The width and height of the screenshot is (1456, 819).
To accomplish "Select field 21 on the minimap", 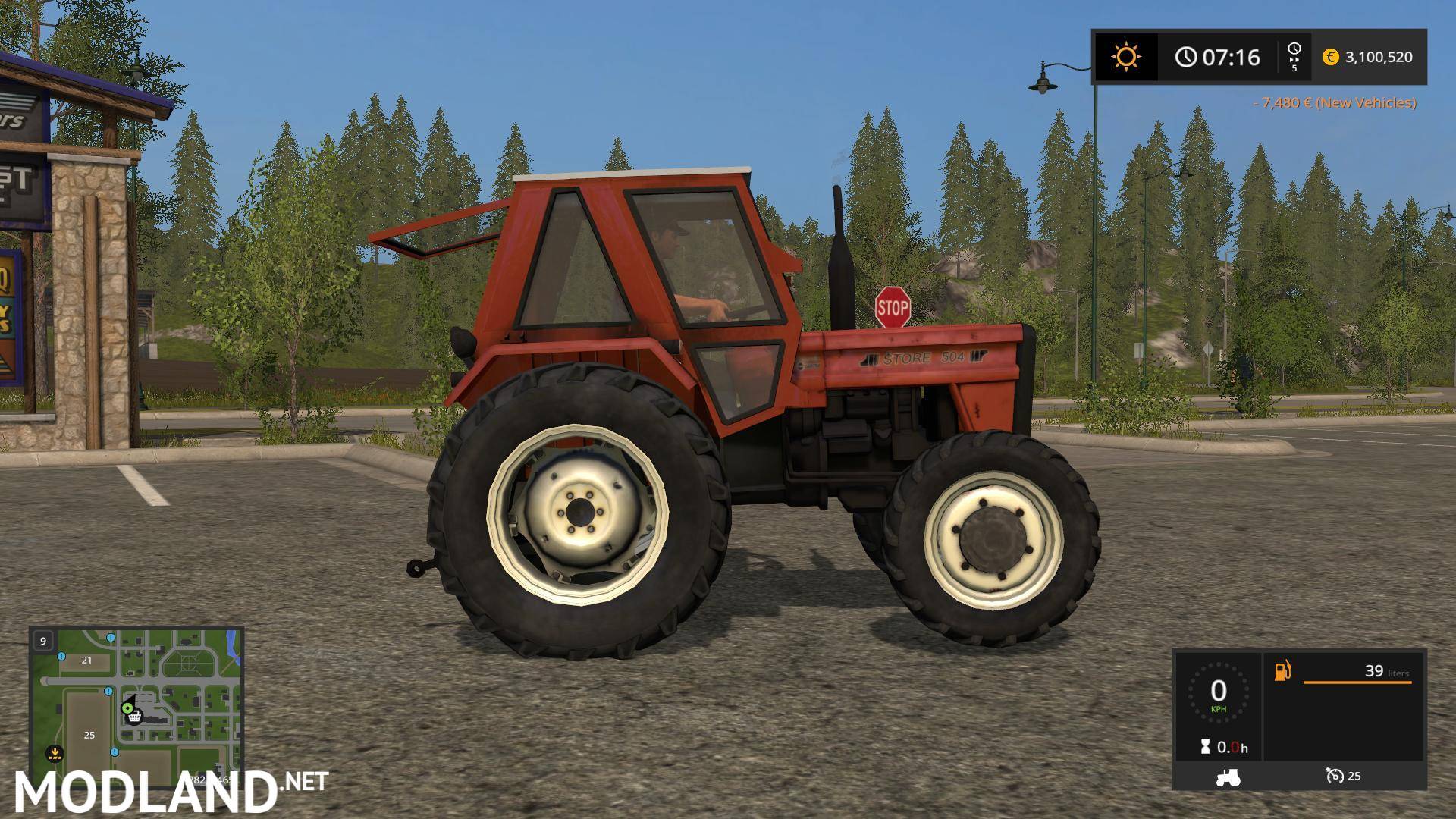I will click(86, 659).
